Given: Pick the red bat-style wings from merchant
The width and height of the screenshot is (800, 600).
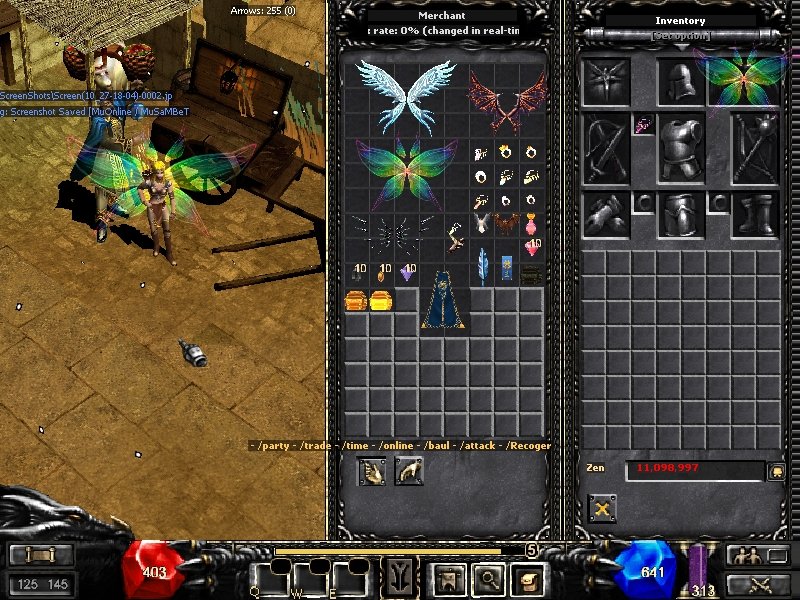Looking at the screenshot, I should (x=508, y=102).
